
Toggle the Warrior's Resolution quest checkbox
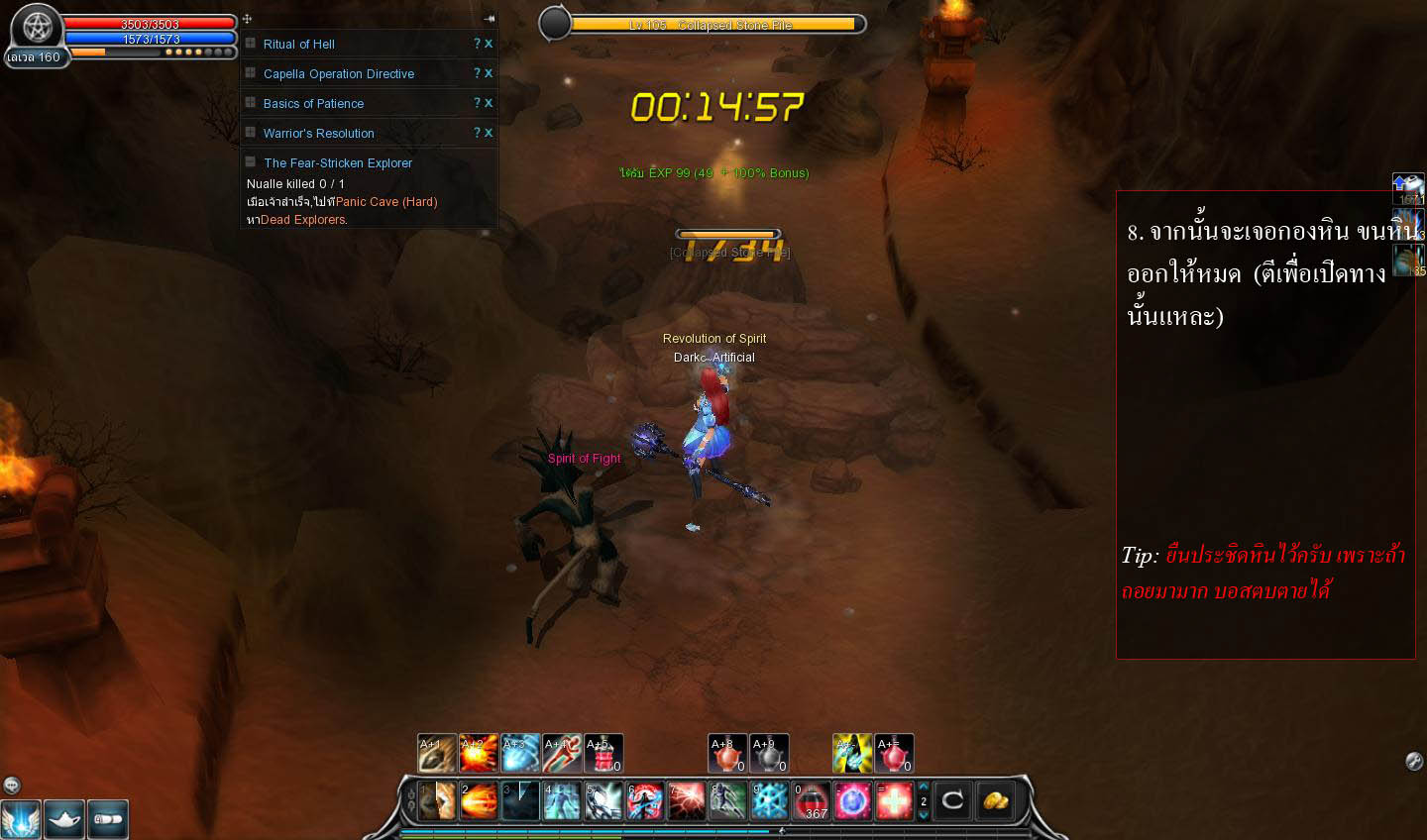click(251, 133)
